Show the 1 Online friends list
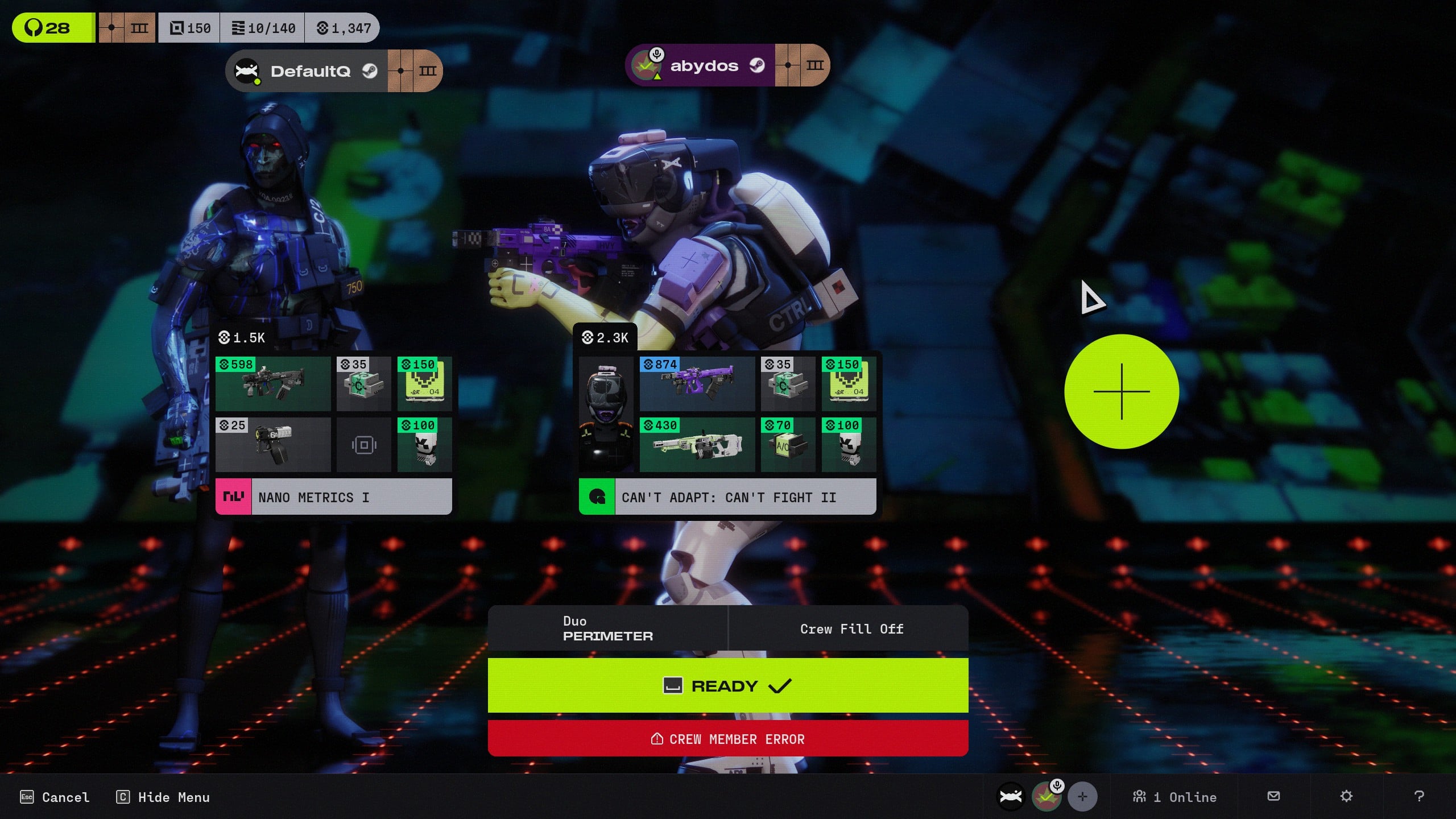1456x819 pixels. [1175, 797]
